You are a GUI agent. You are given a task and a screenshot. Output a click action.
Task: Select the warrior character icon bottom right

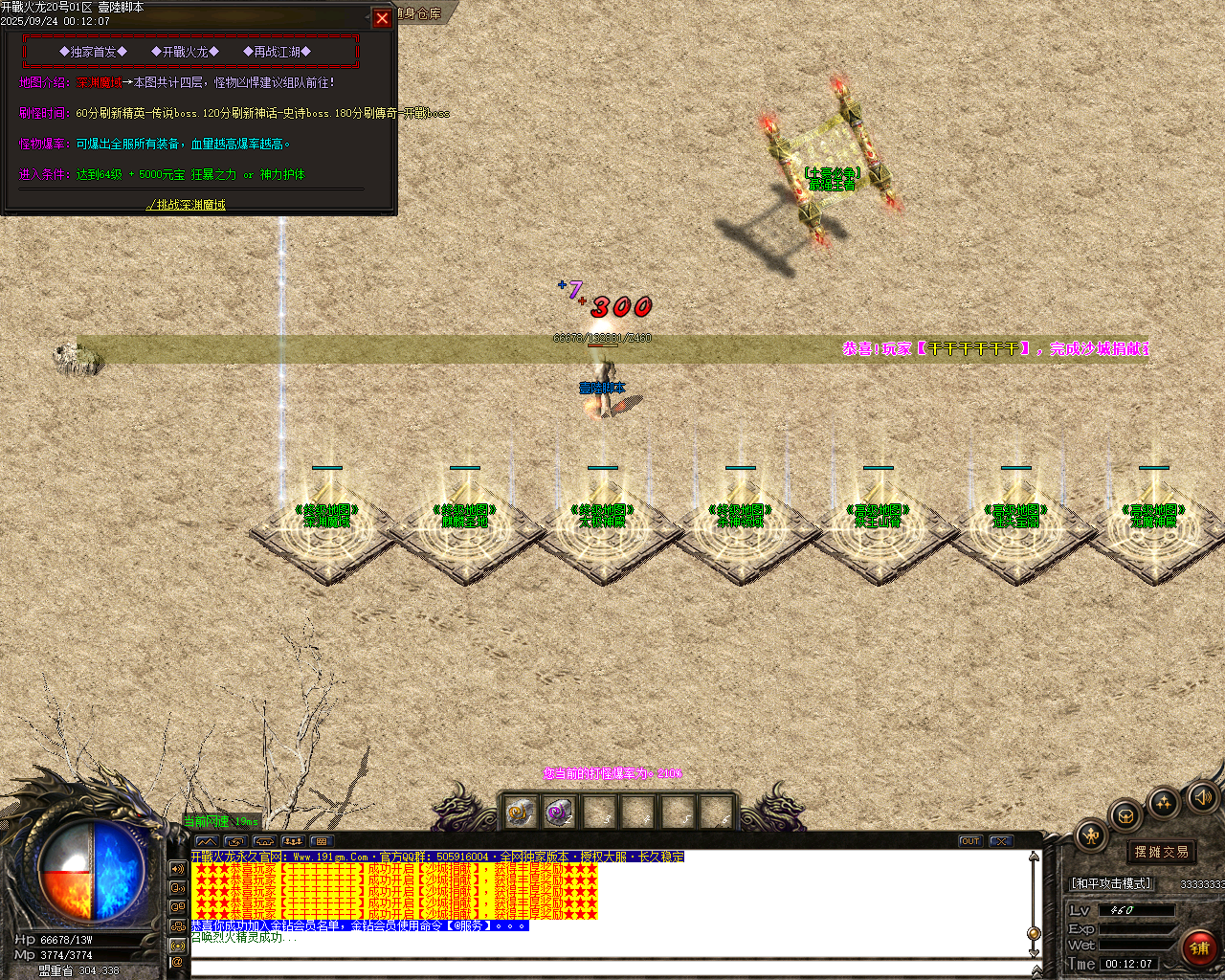coord(1091,835)
